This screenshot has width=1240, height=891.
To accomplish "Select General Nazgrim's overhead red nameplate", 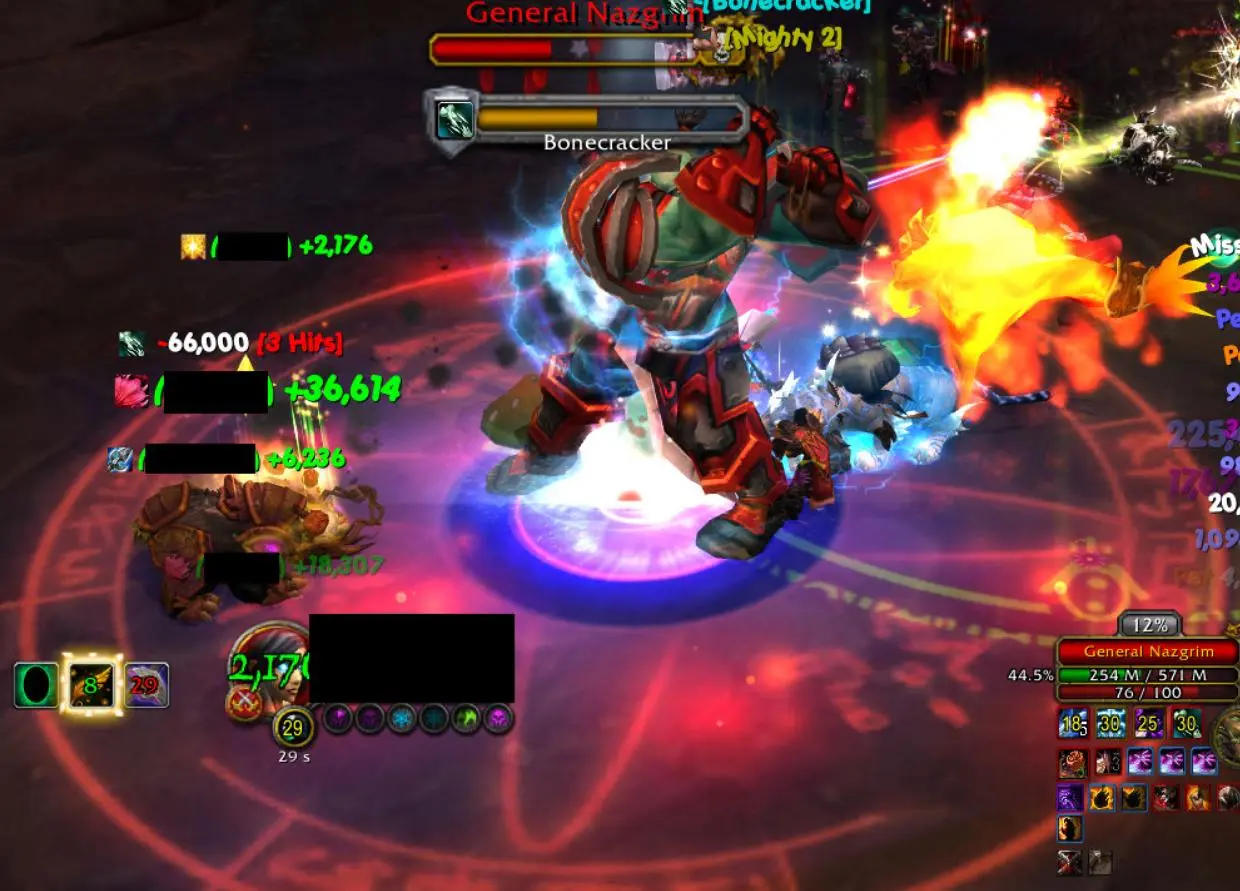I will click(x=562, y=48).
